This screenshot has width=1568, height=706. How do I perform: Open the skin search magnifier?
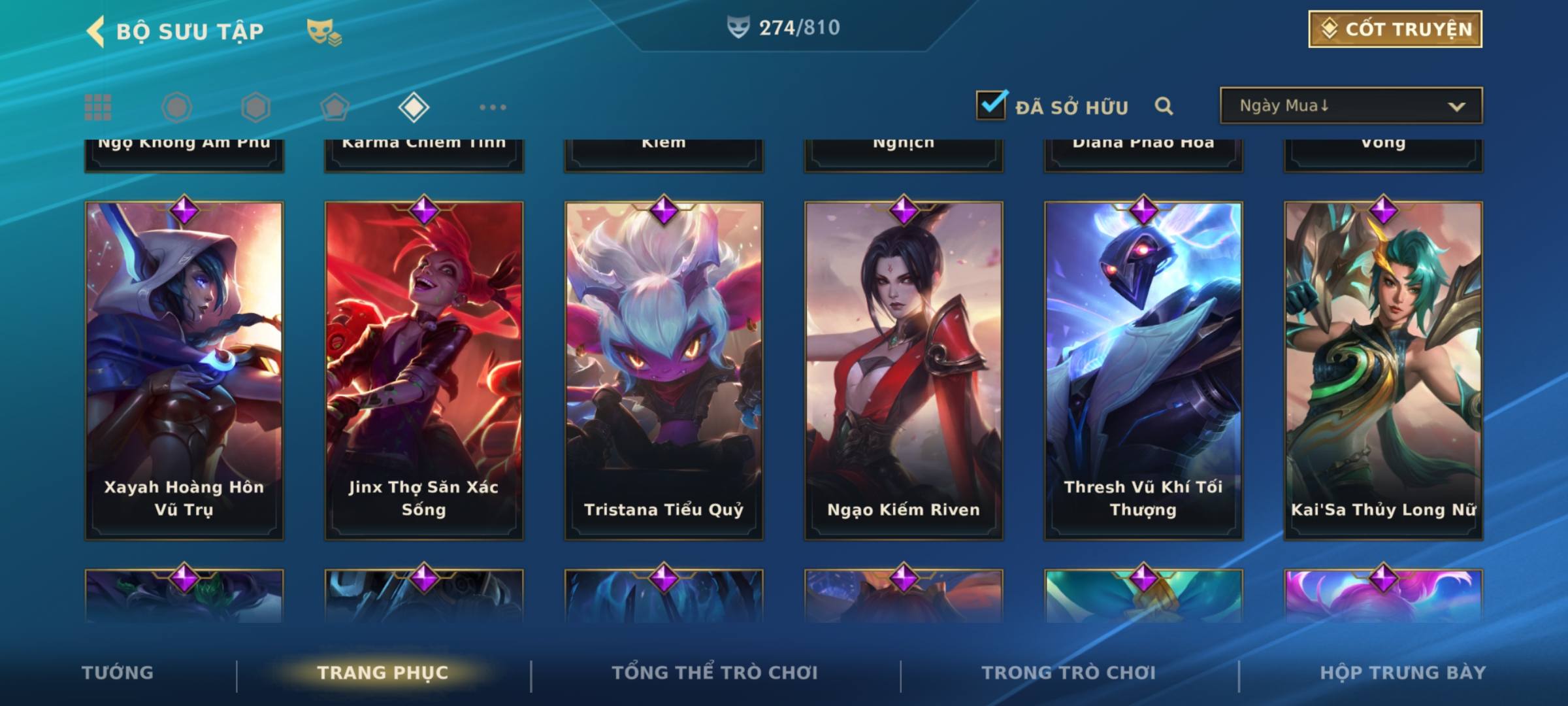click(x=1164, y=106)
